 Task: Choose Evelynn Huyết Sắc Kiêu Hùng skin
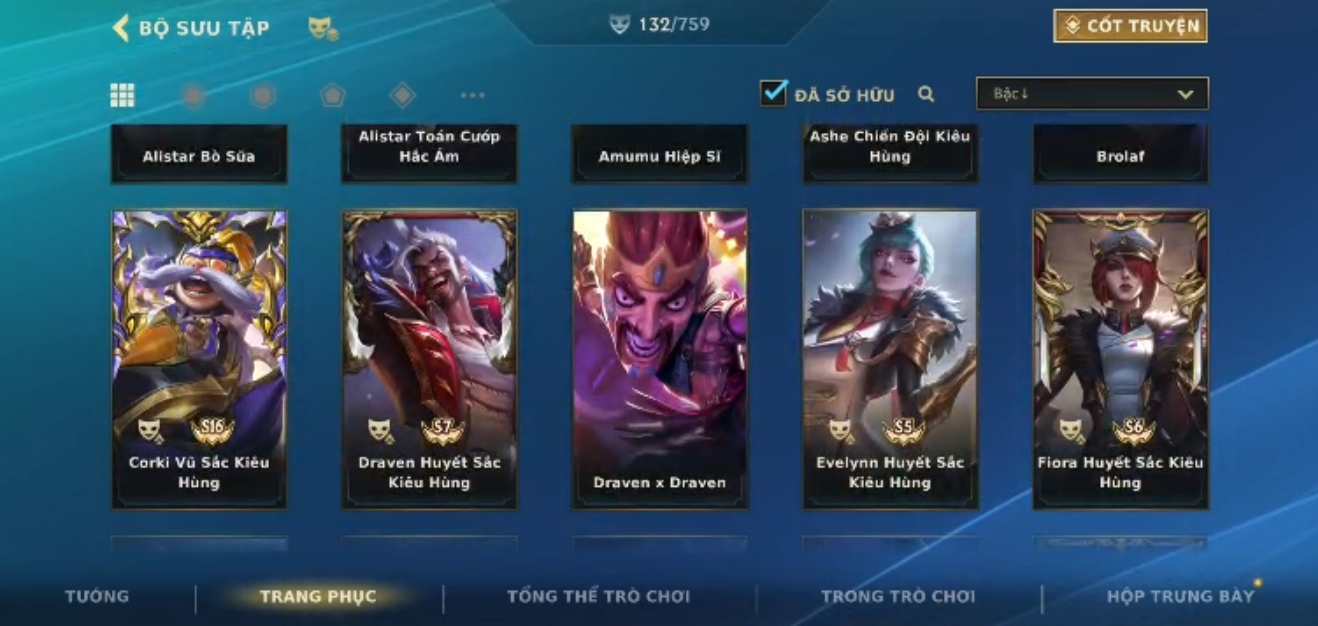[x=890, y=358]
